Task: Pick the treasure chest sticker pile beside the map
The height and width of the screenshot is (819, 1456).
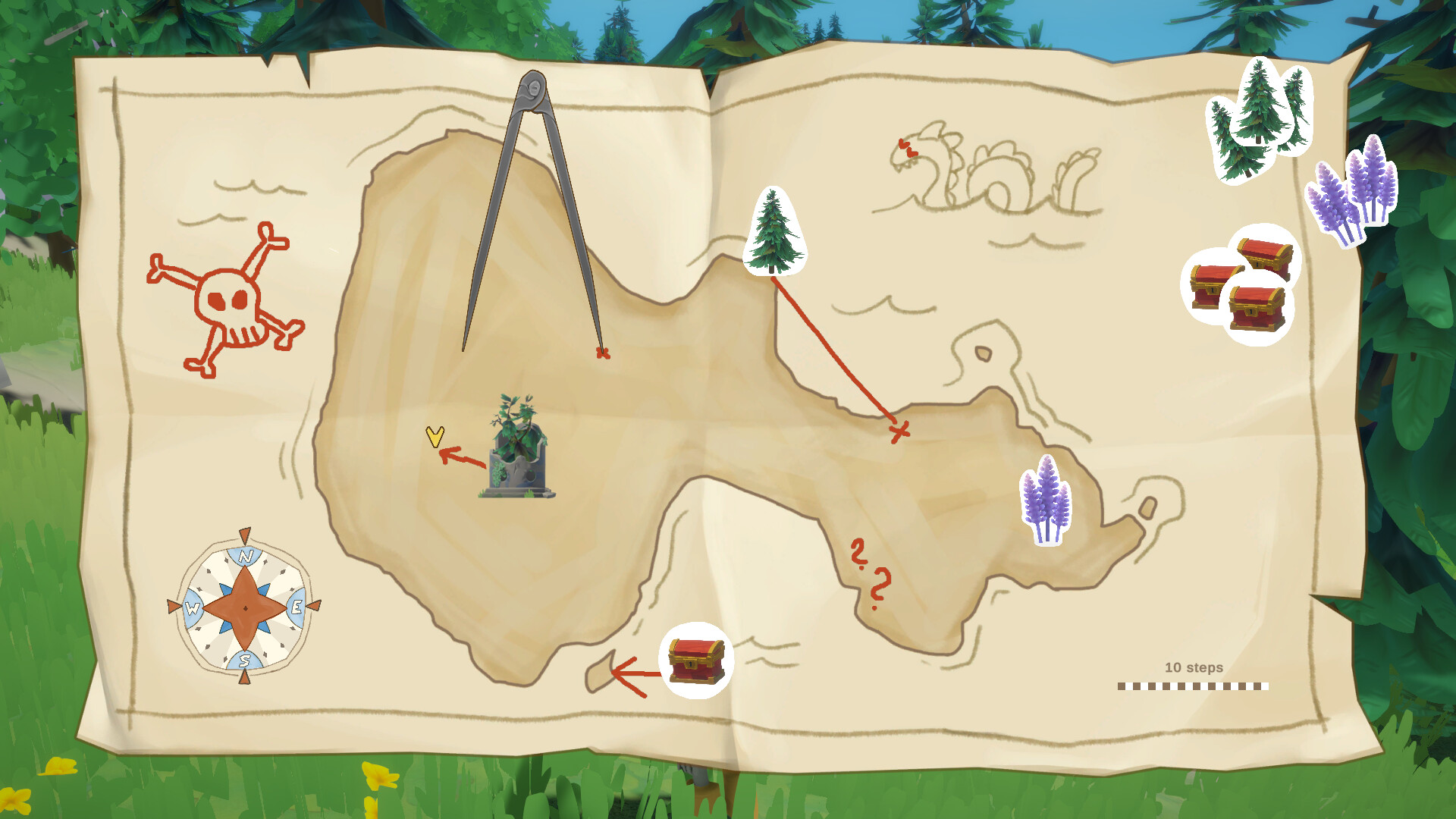Action: 1242,284
